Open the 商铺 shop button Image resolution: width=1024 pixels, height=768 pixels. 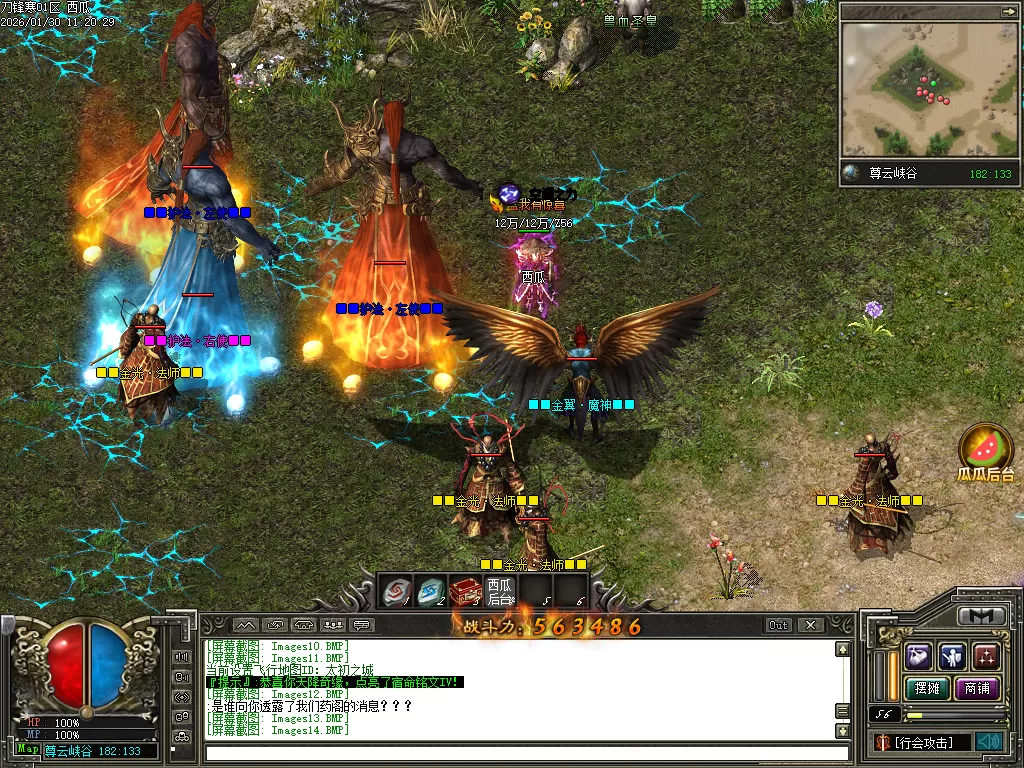977,688
